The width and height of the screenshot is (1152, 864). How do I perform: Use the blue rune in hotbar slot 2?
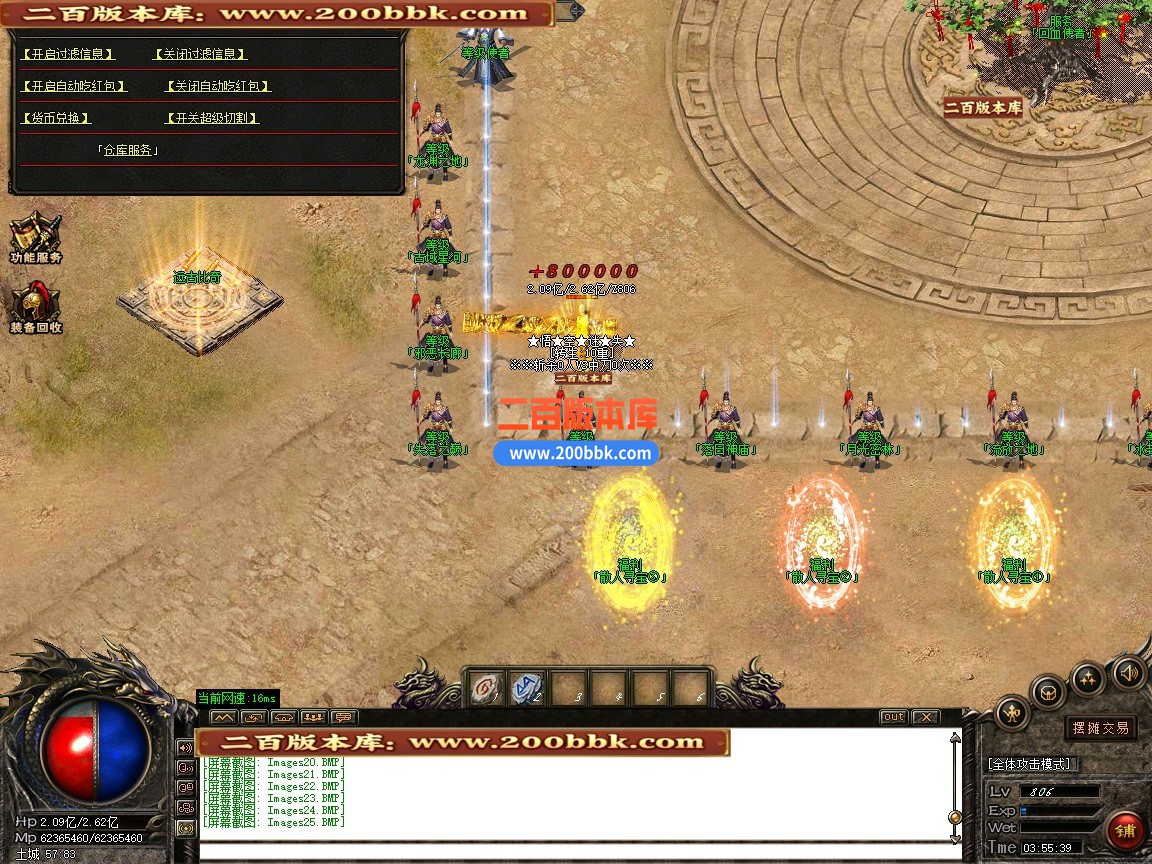click(528, 688)
